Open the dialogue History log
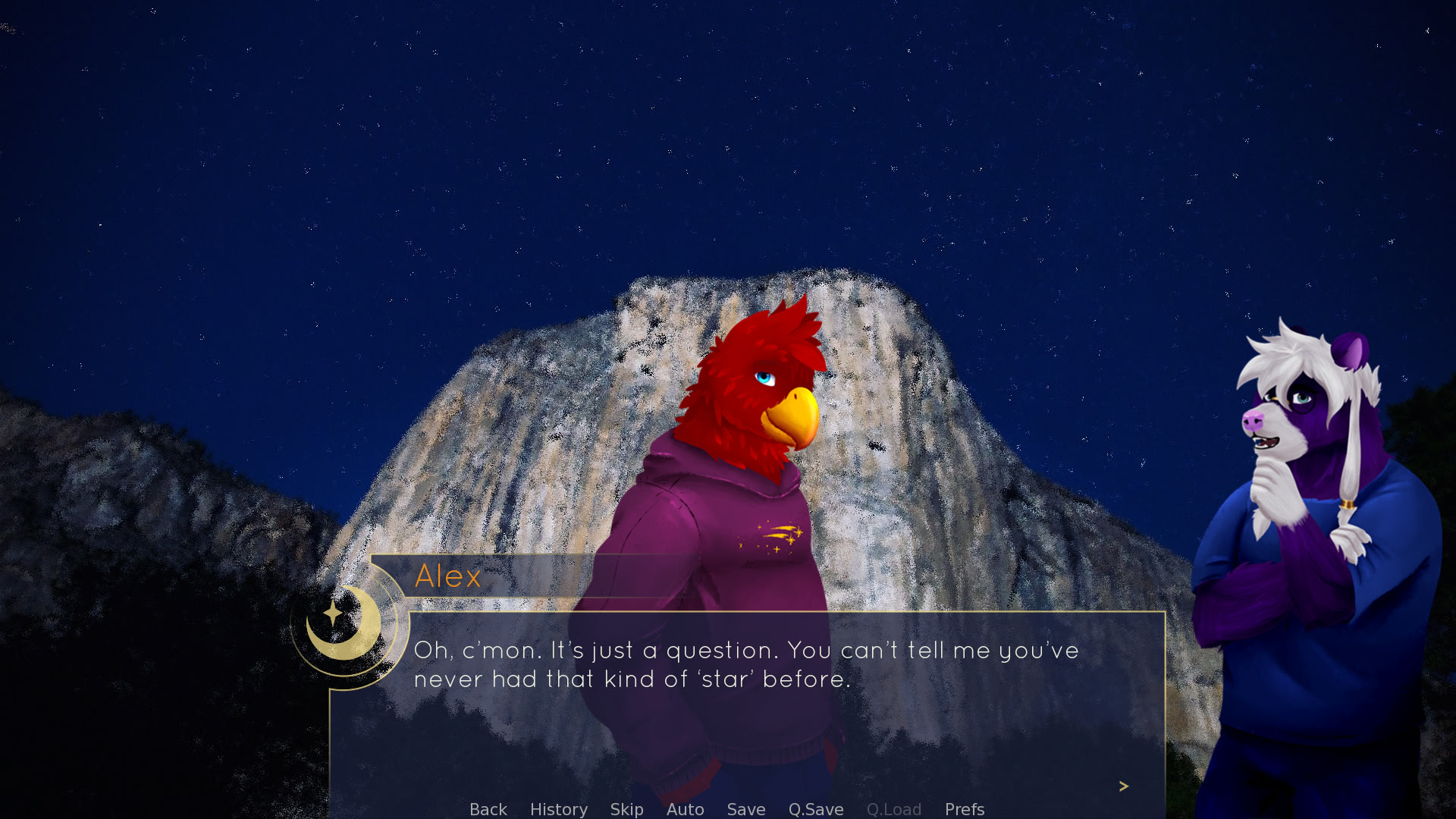 (x=558, y=809)
